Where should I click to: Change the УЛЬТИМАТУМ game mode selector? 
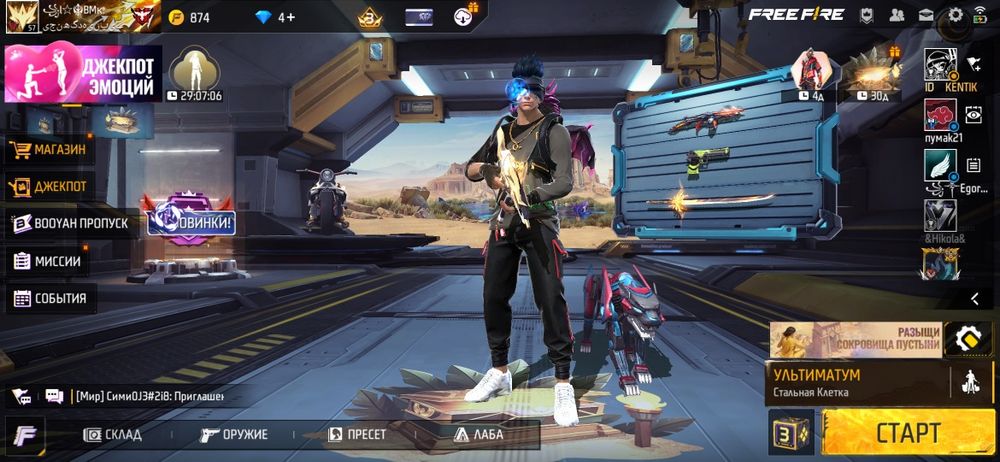tap(858, 383)
